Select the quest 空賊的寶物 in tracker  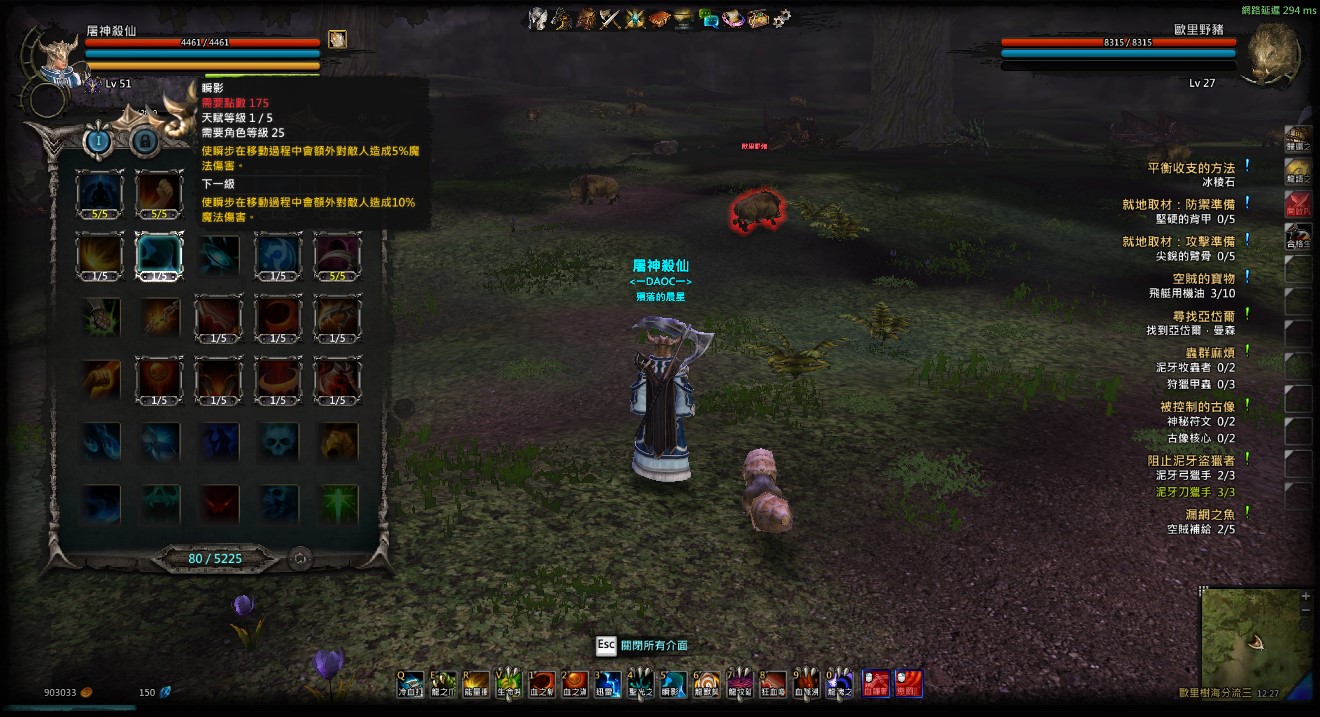coord(1203,278)
